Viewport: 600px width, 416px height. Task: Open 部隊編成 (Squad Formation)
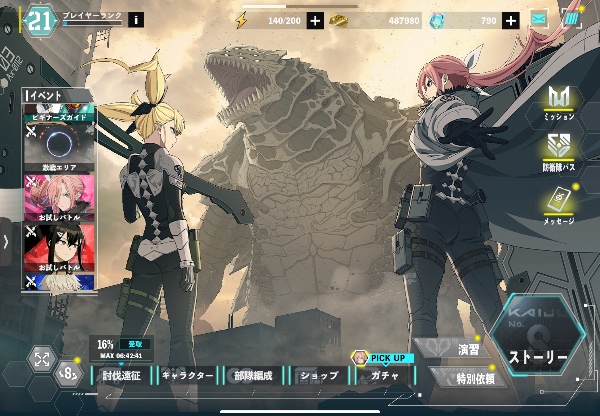(254, 377)
